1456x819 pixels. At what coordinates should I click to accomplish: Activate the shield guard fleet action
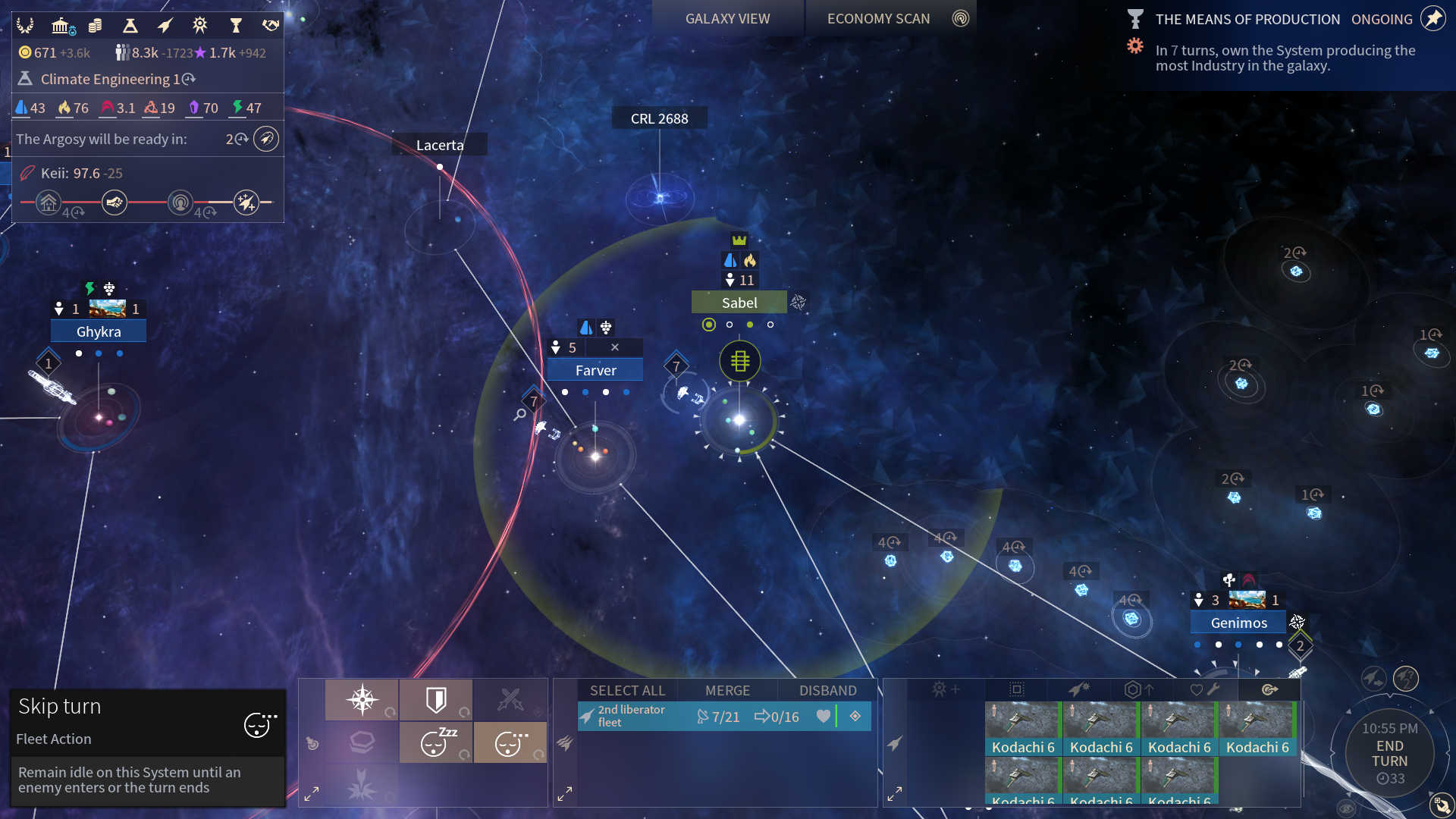436,699
